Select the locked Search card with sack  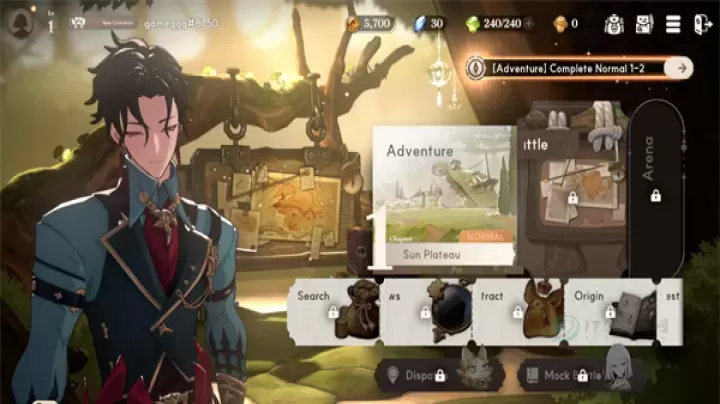coord(336,310)
